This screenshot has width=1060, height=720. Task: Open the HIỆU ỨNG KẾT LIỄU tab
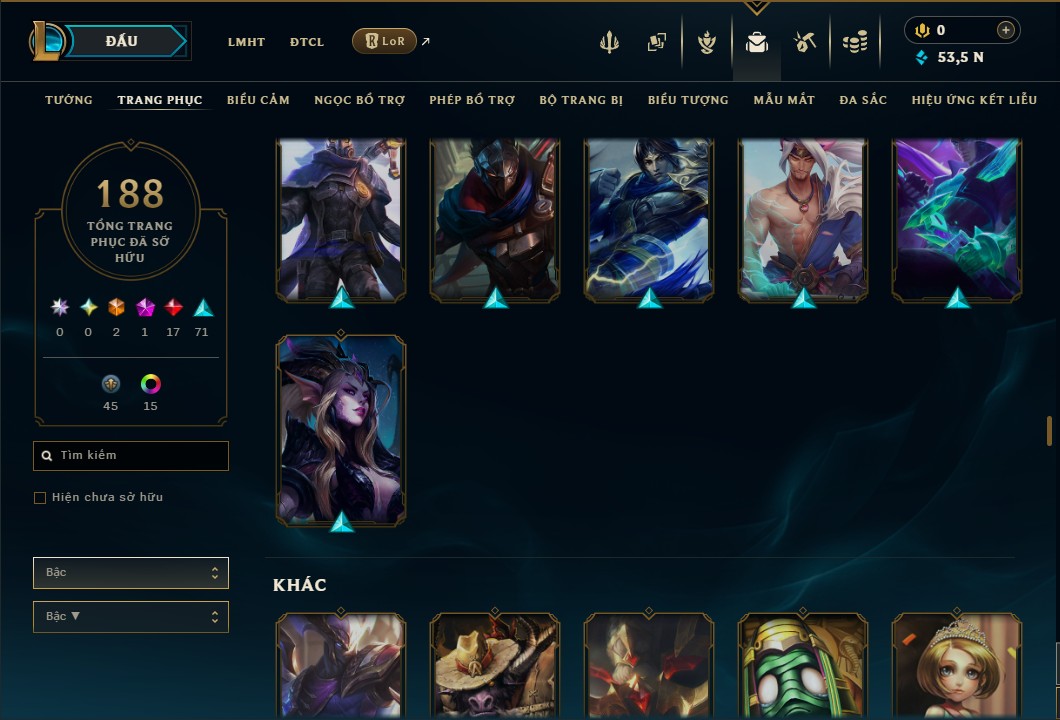click(x=974, y=100)
